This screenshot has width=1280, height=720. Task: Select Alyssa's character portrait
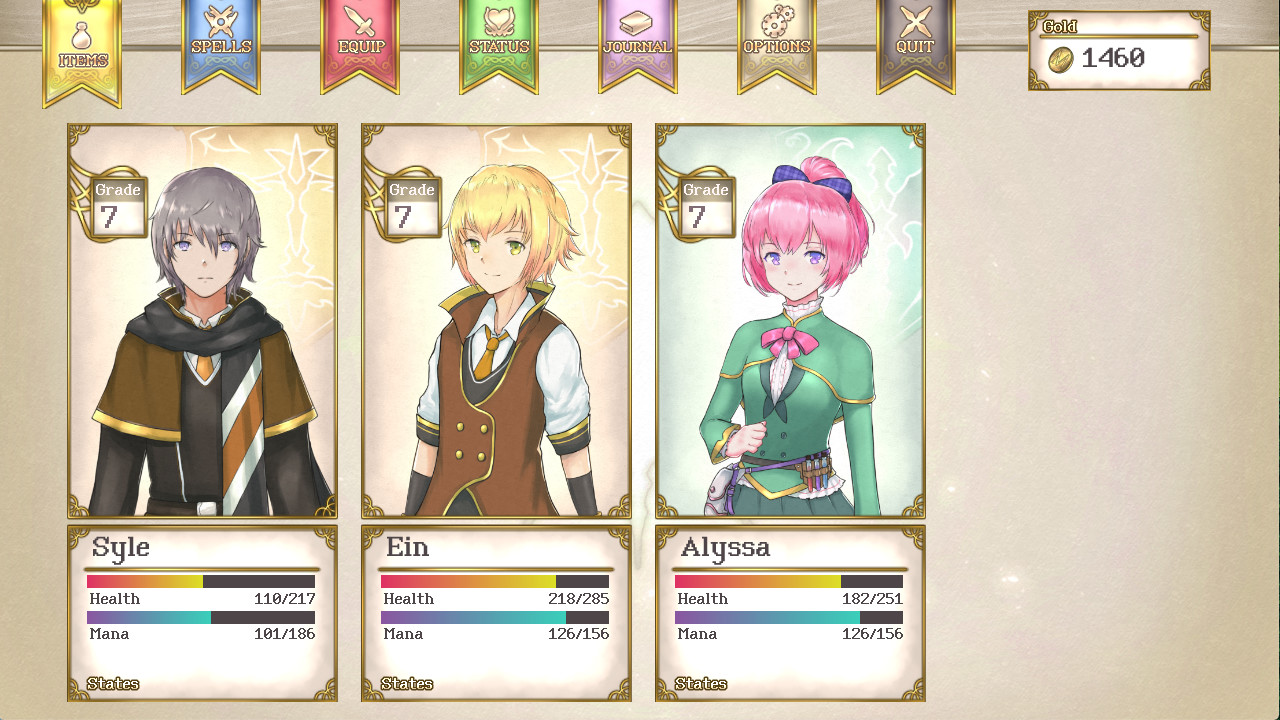click(790, 320)
